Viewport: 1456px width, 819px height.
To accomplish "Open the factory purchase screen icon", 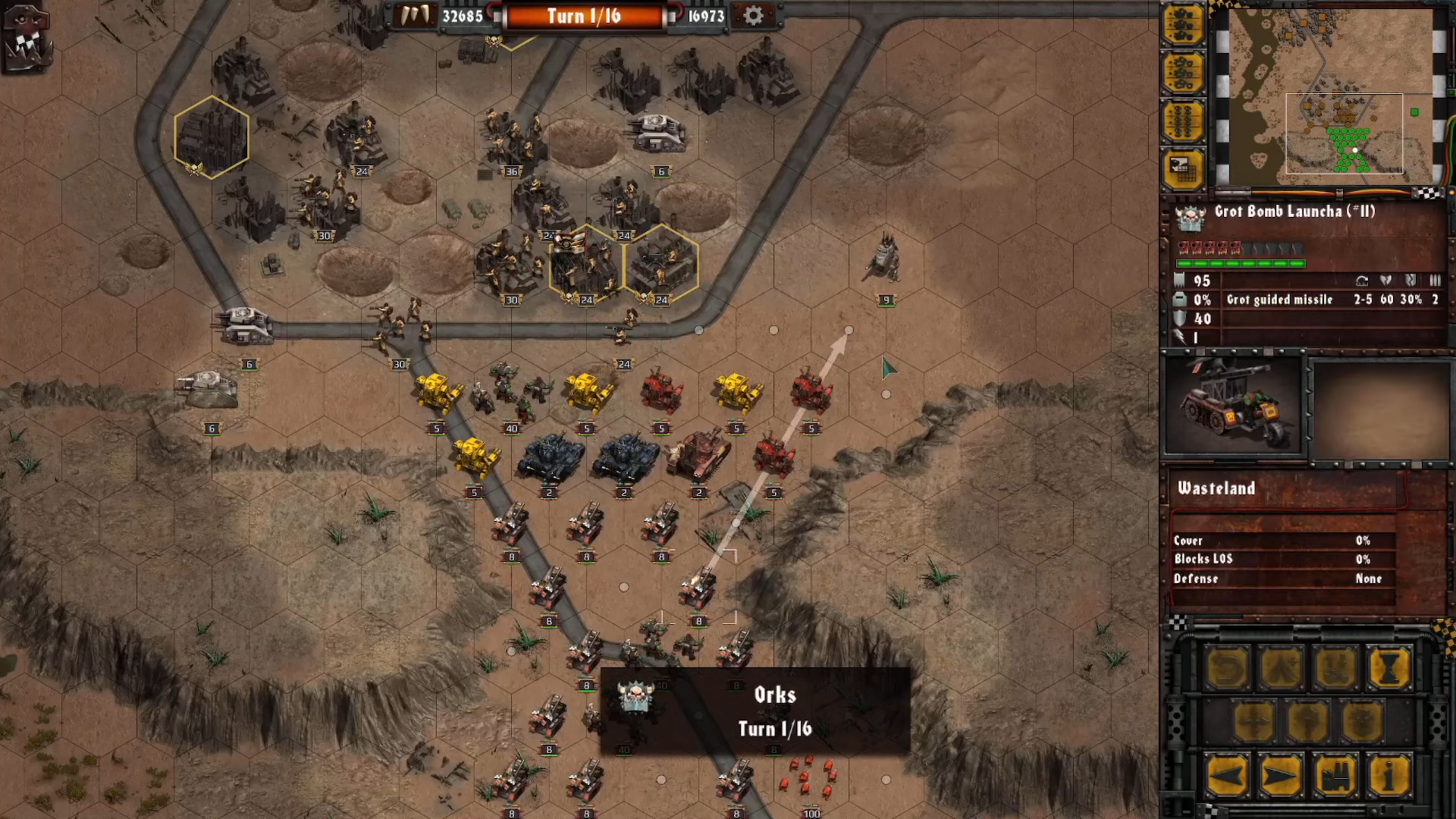I will coord(1335,777).
